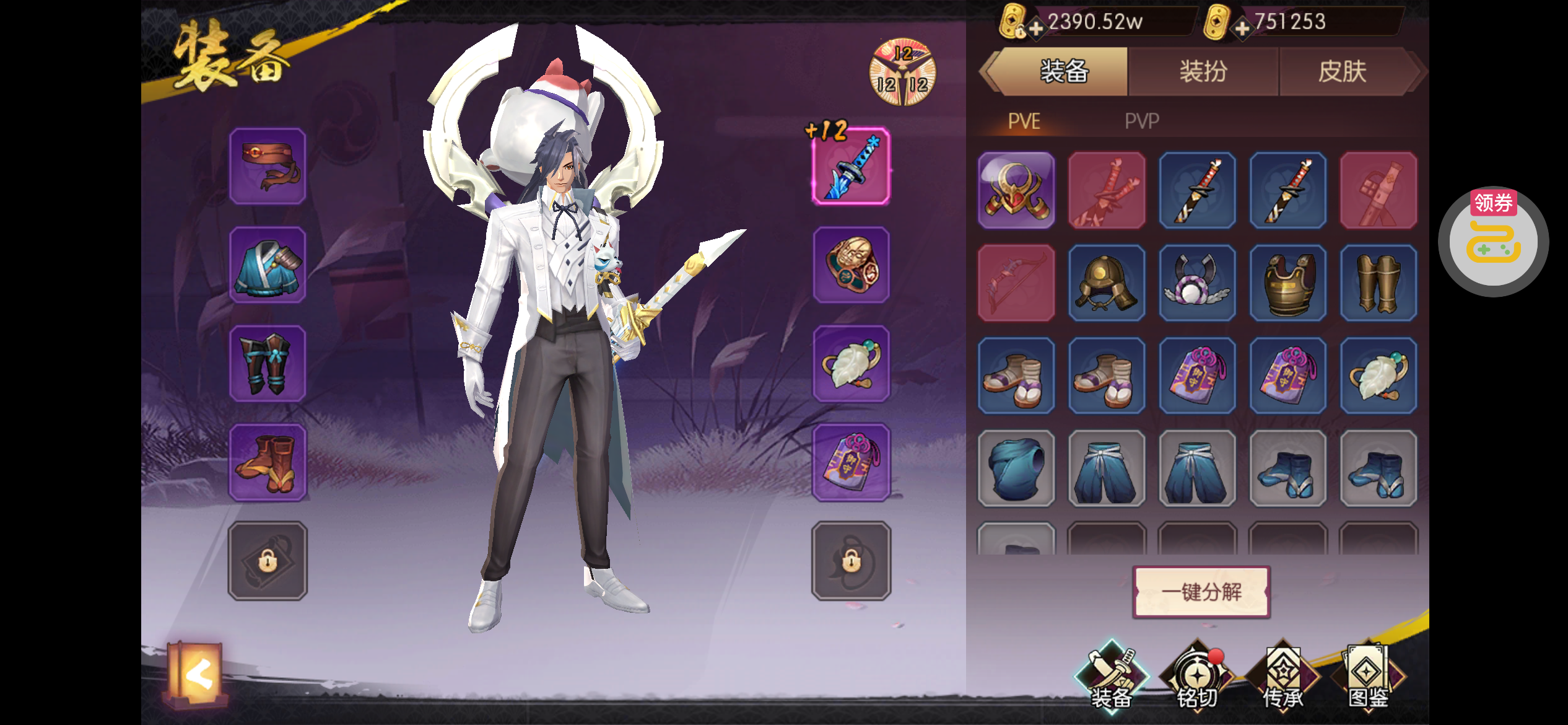Screen dimensions: 1568x725
Task: Switch to the 装扮 tab
Action: point(1203,72)
